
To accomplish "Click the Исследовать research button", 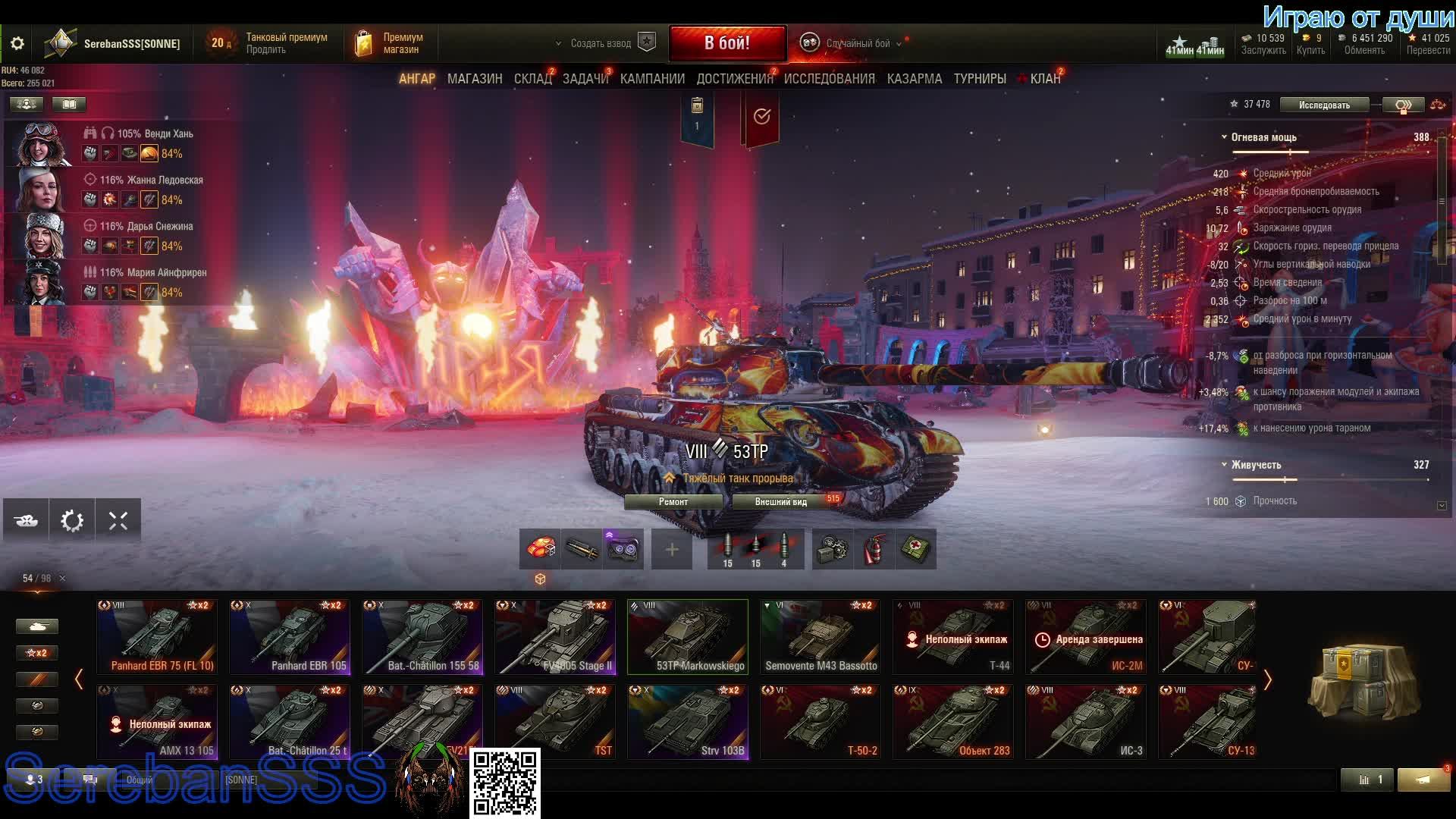I will (1324, 105).
